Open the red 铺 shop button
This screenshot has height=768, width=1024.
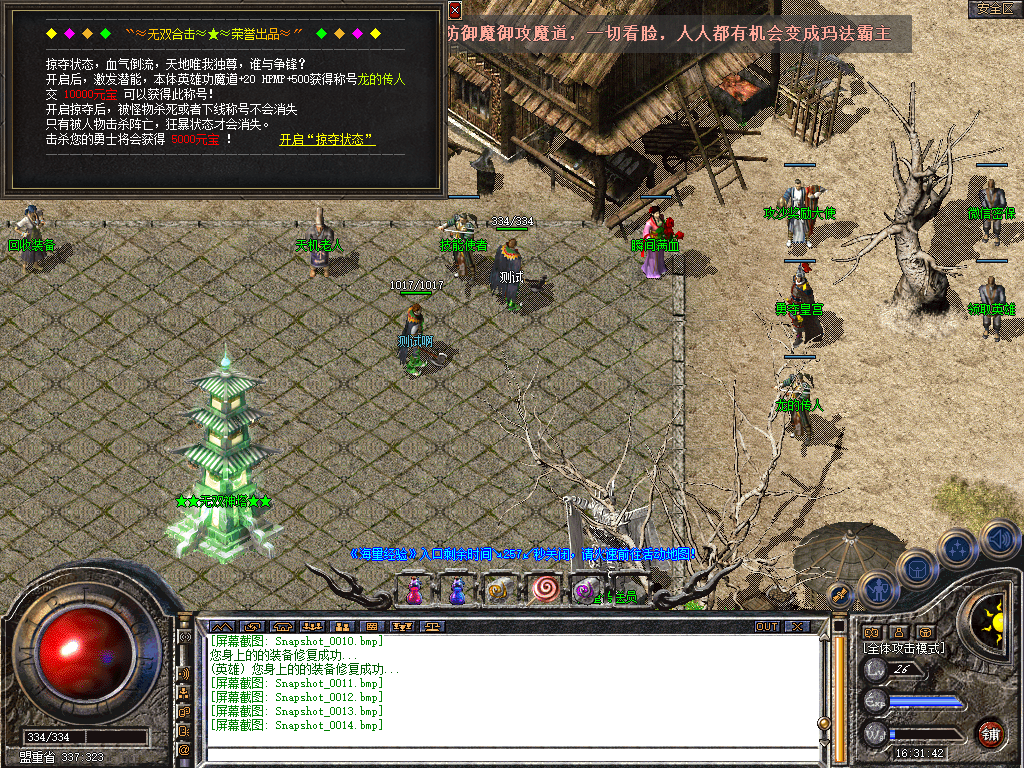coord(990,733)
